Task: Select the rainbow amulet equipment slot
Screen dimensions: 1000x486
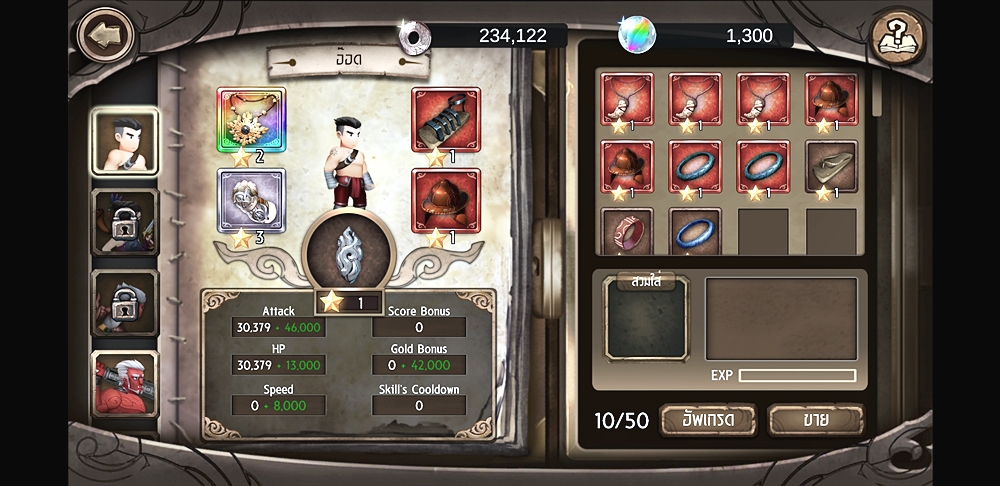Action: [x=251, y=120]
